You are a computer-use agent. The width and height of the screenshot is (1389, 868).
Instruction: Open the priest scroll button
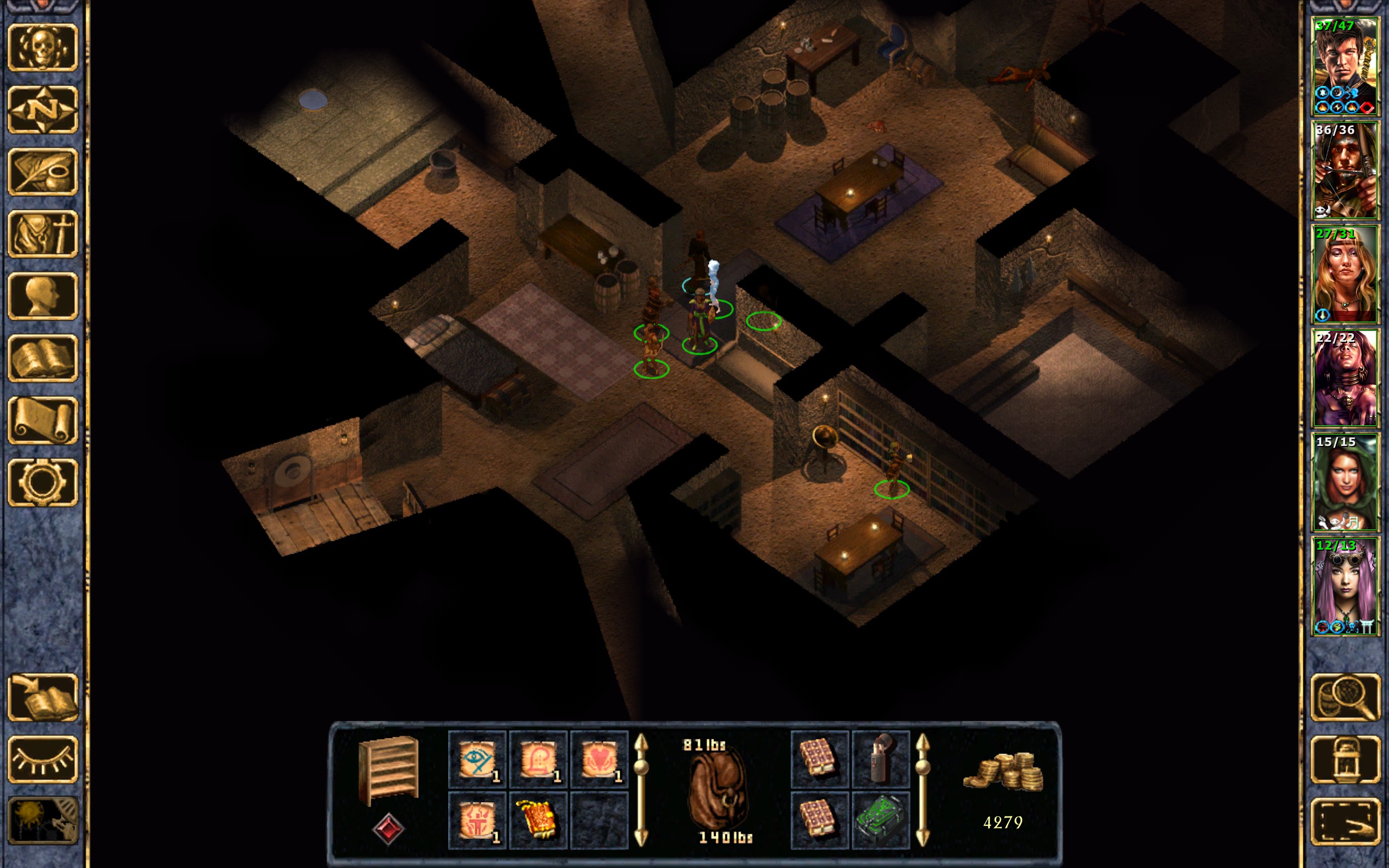tap(42, 420)
